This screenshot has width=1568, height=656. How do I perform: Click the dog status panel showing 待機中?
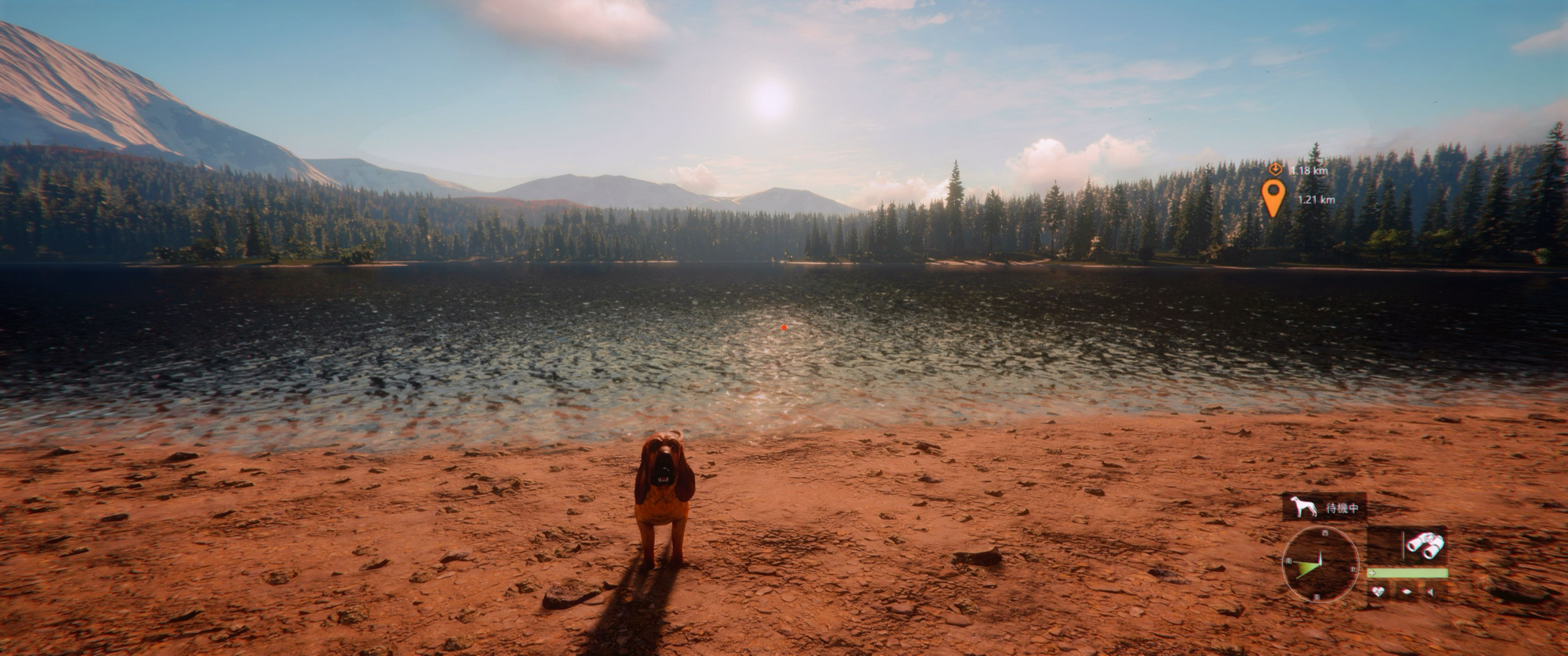click(1324, 507)
